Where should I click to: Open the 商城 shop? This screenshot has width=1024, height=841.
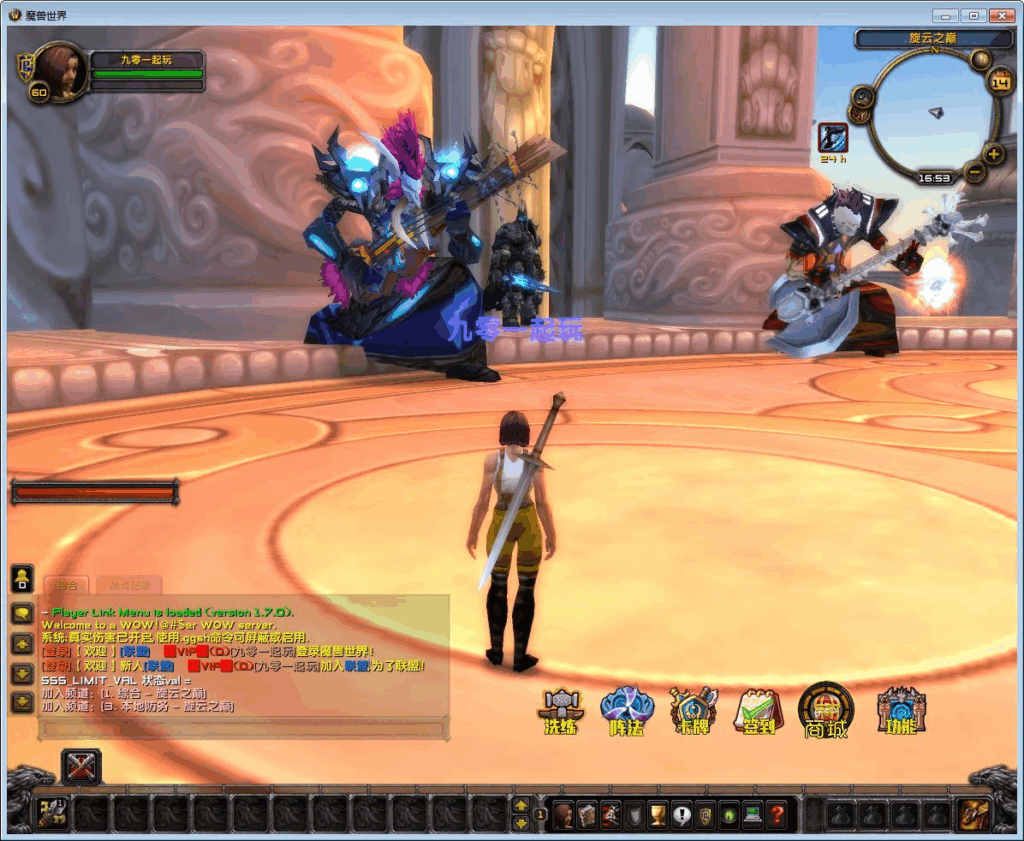[826, 711]
